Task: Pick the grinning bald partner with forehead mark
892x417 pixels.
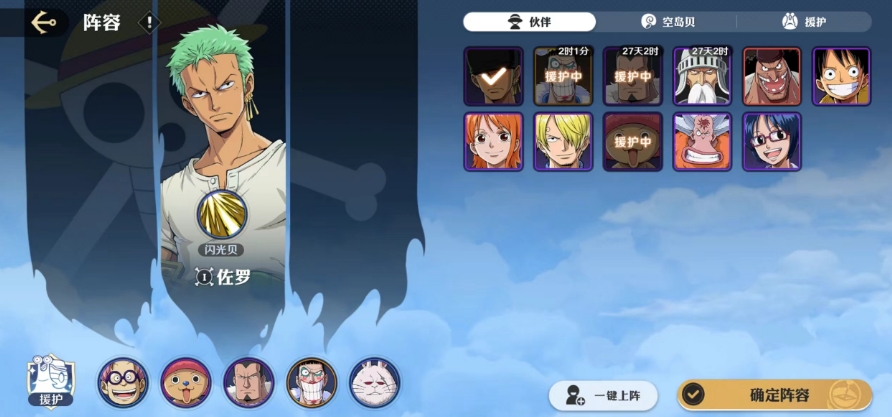Action: 702,141
